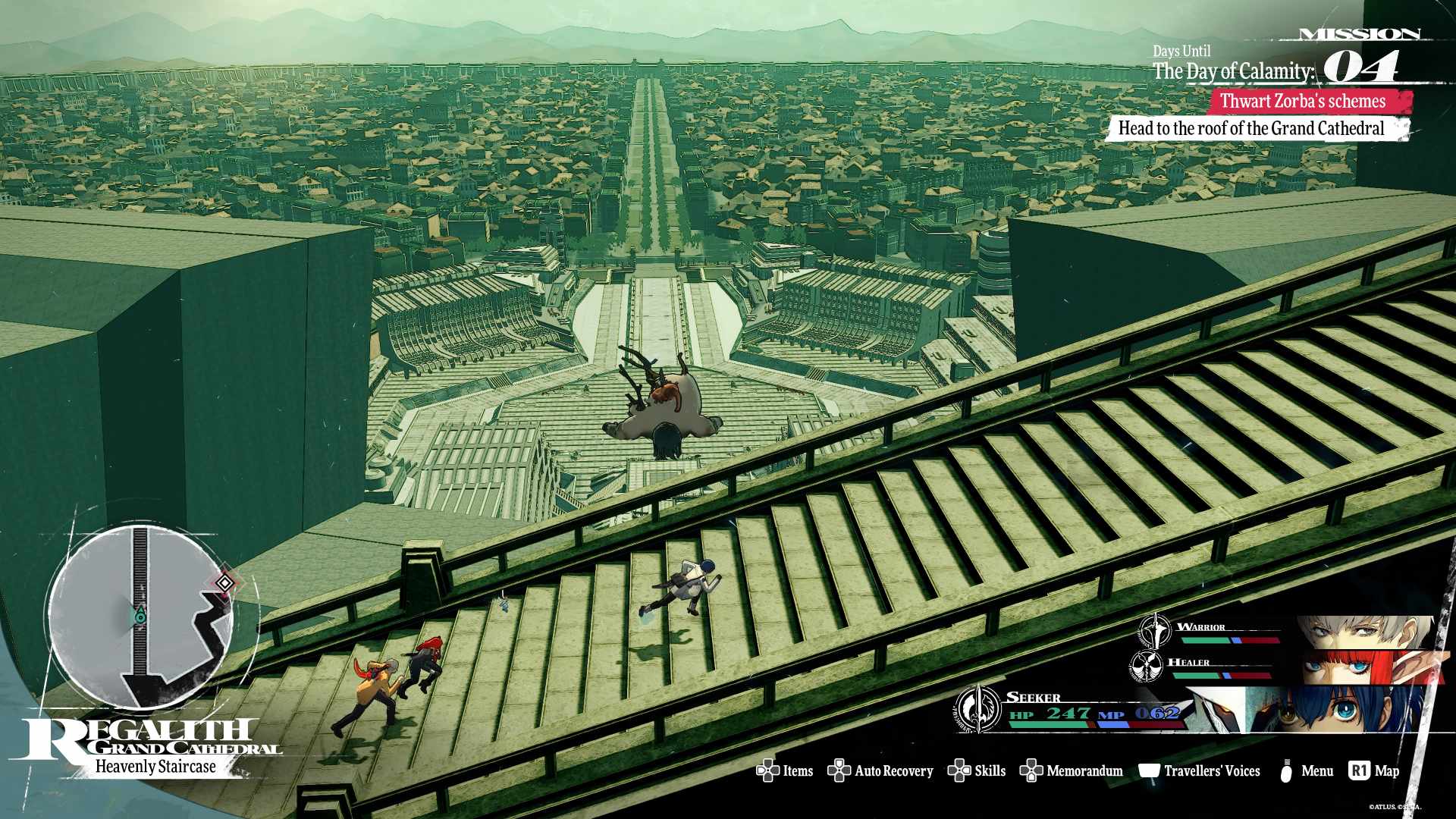
Task: Open the Memorandum
Action: coord(1072,771)
